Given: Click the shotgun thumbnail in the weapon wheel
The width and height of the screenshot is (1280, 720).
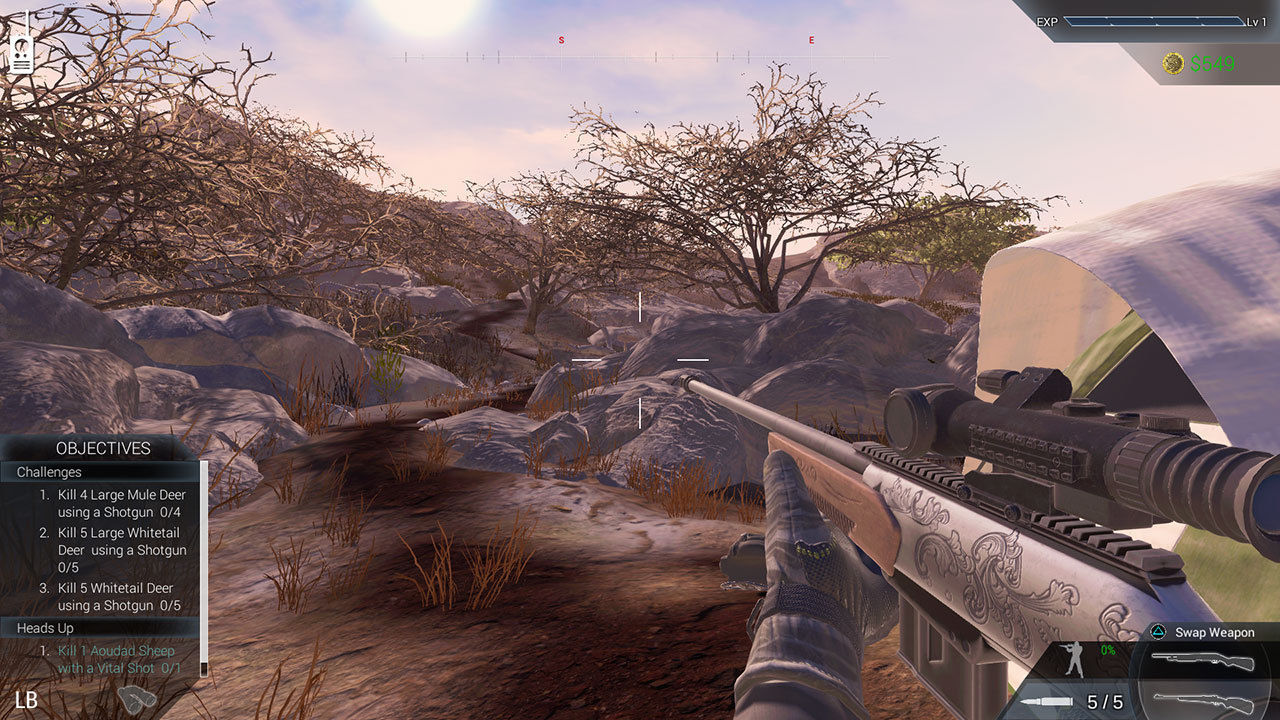Looking at the screenshot, I should coord(1203,661).
